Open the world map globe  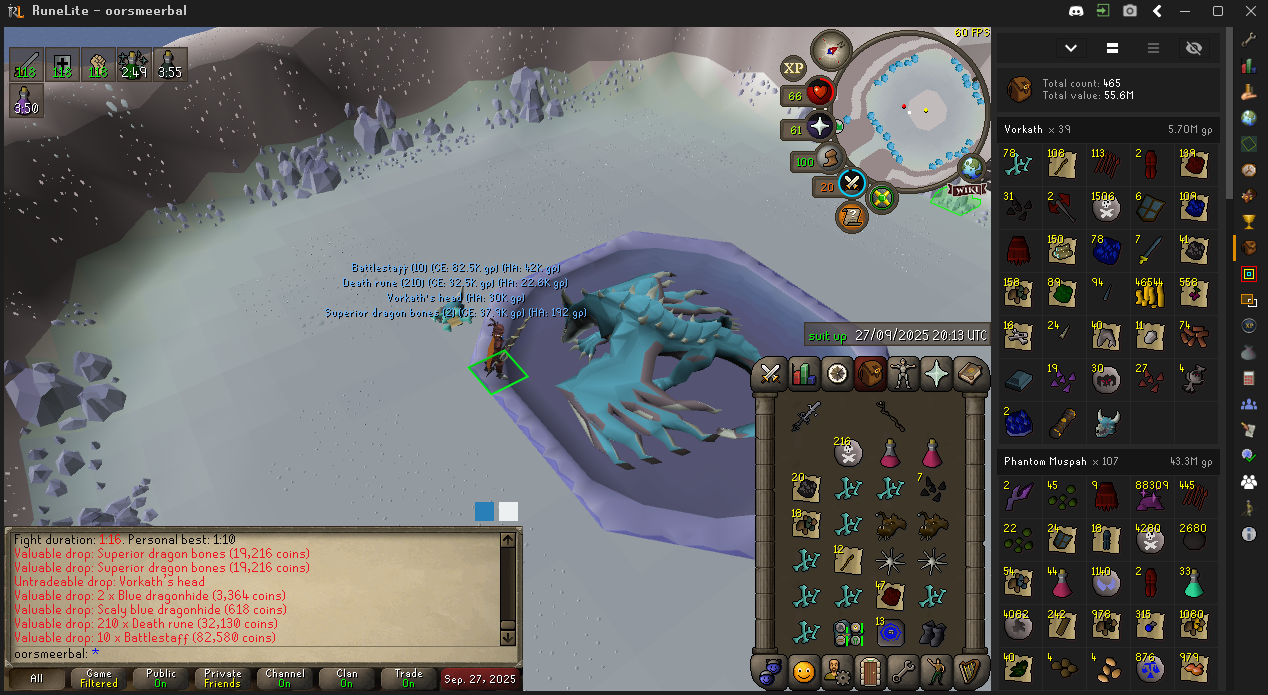(970, 167)
